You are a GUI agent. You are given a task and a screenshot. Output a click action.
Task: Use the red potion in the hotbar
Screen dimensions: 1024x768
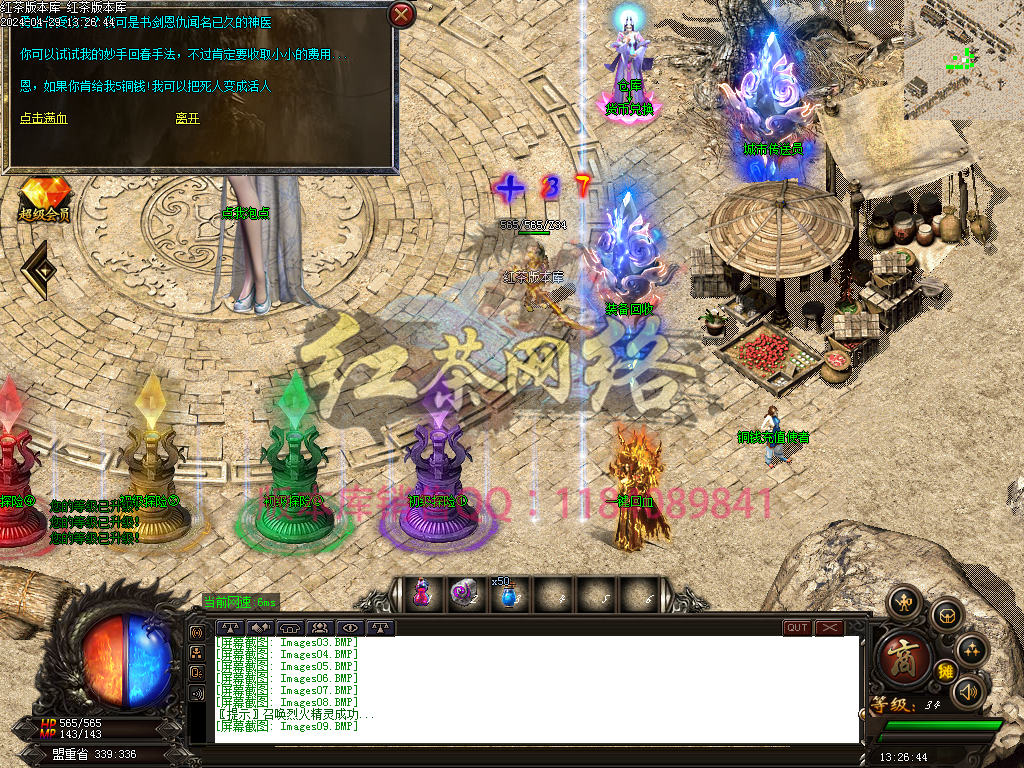click(x=422, y=594)
